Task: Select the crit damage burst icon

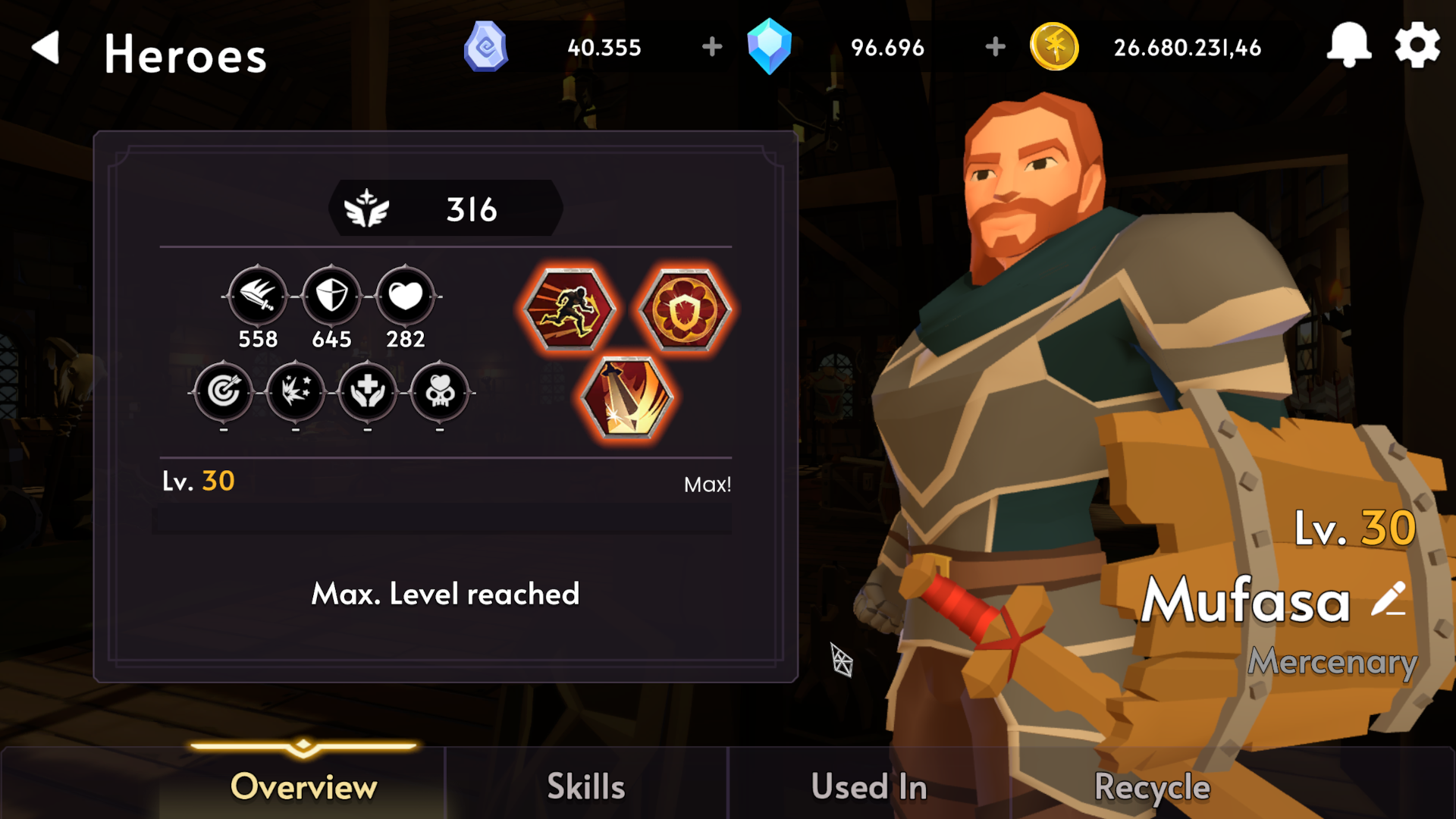Action: click(295, 394)
